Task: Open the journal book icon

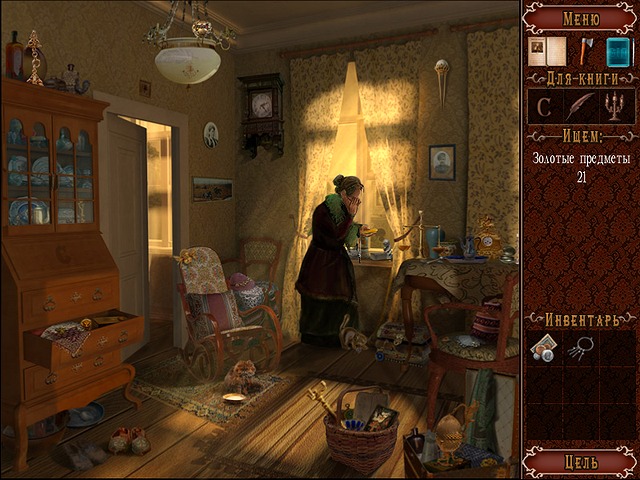Action: click(x=546, y=51)
